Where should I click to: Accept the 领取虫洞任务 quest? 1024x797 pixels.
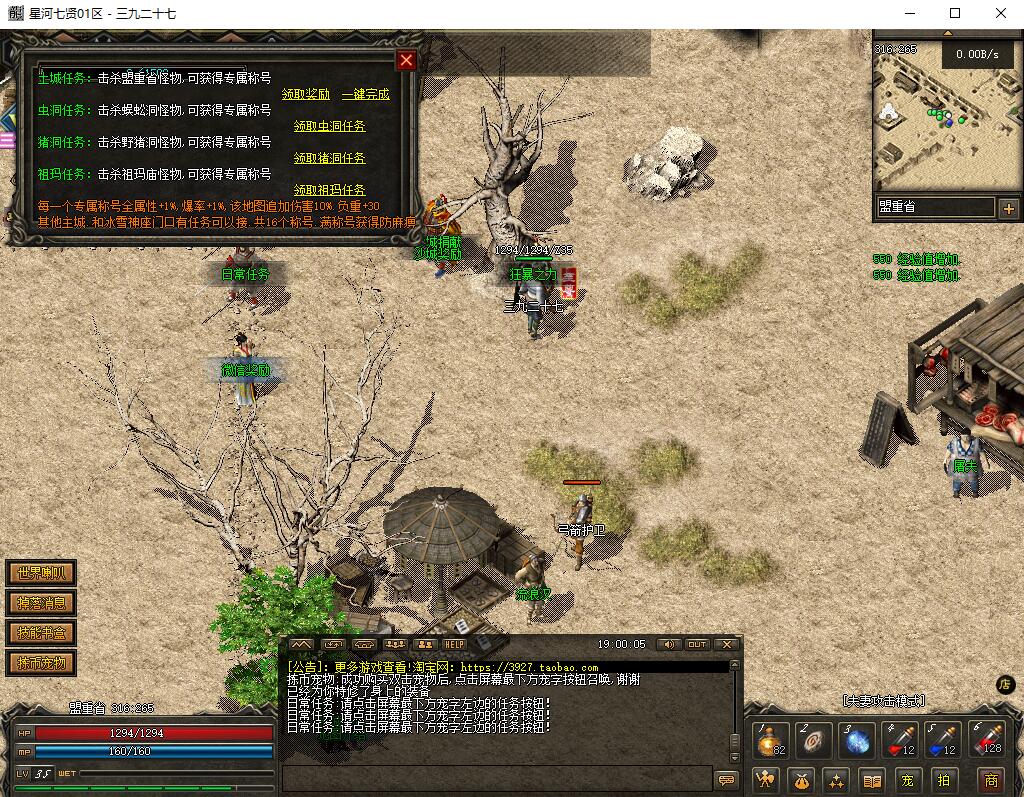pos(329,126)
